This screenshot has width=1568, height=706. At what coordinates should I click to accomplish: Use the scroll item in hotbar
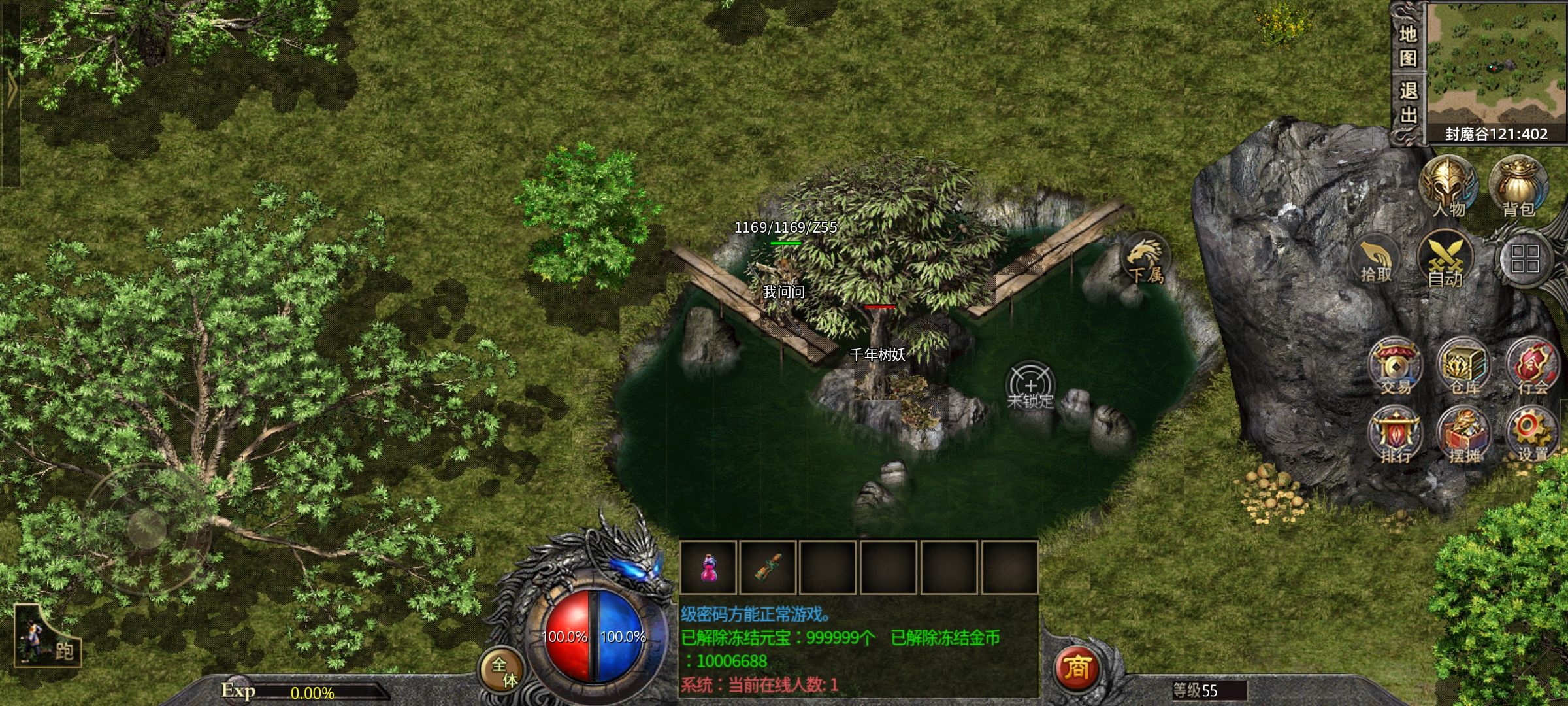[x=769, y=567]
